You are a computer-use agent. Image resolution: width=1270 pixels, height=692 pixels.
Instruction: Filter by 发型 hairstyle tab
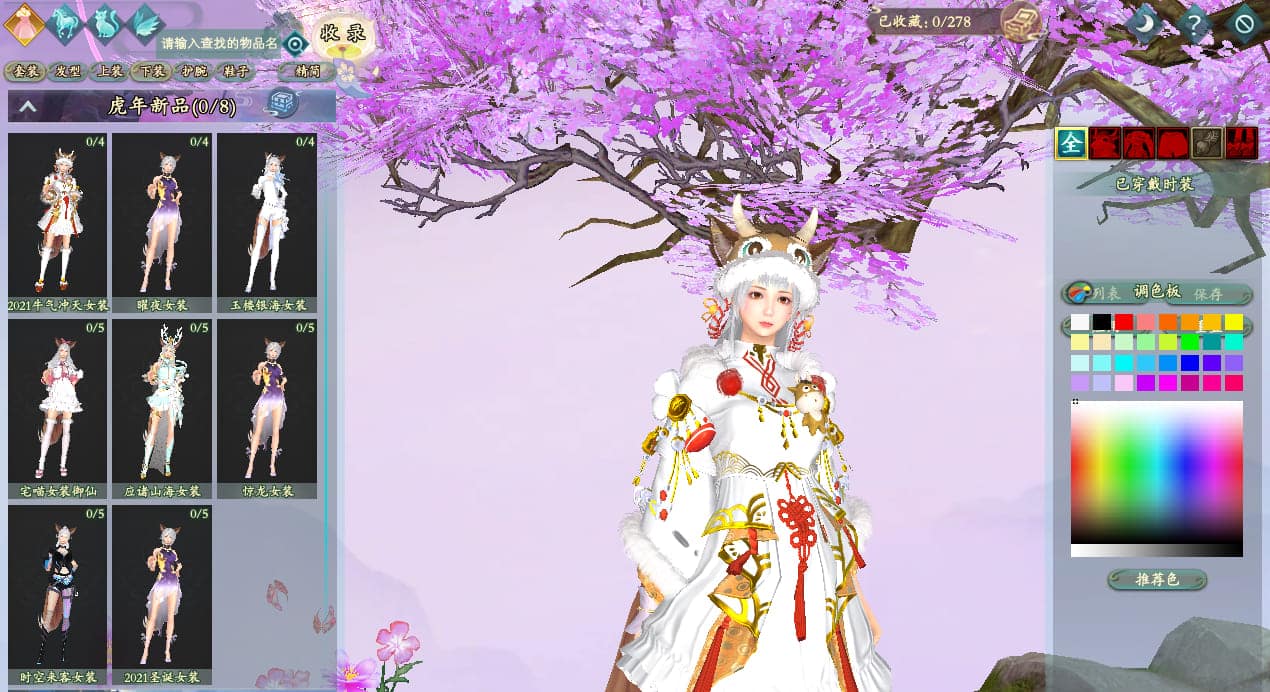click(67, 71)
